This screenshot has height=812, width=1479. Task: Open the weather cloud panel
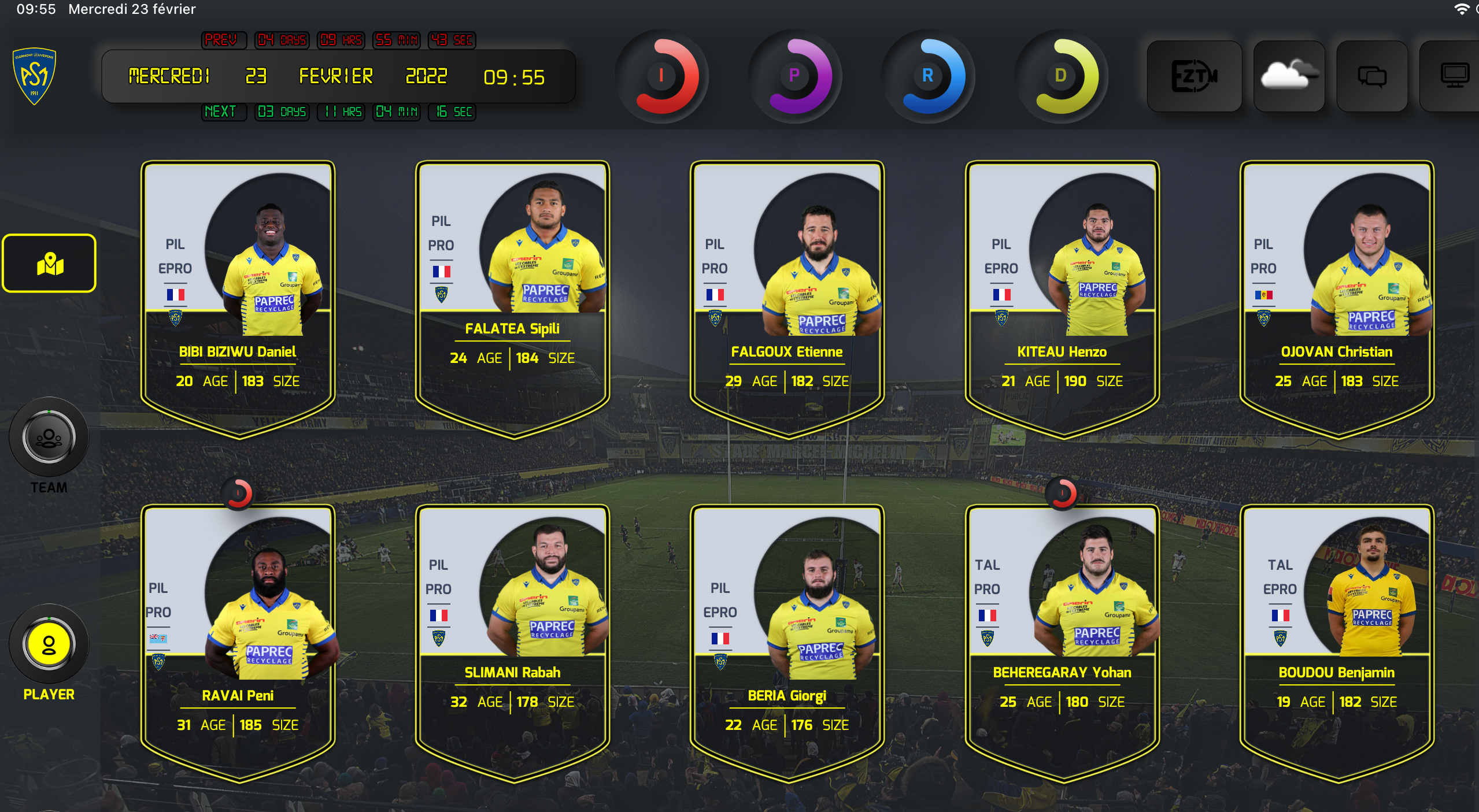click(1289, 76)
